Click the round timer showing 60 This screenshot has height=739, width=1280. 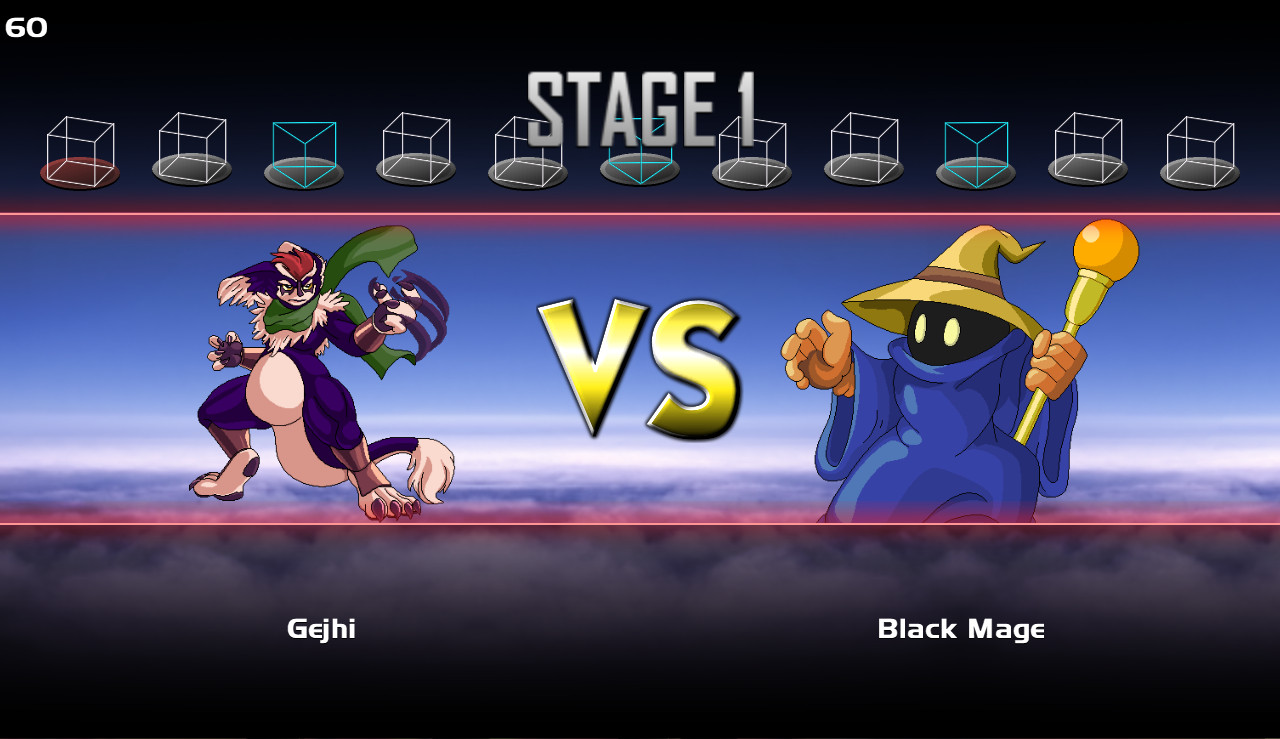27,27
